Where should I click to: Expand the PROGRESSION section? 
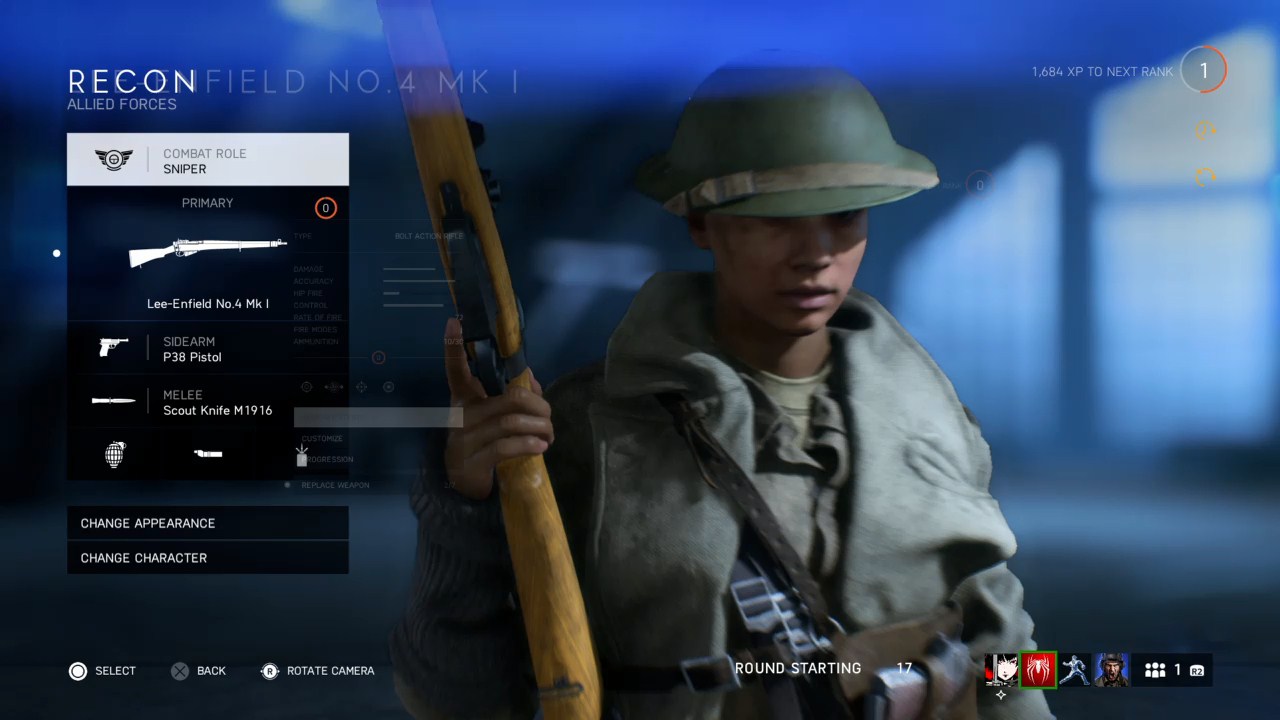pyautogui.click(x=325, y=459)
